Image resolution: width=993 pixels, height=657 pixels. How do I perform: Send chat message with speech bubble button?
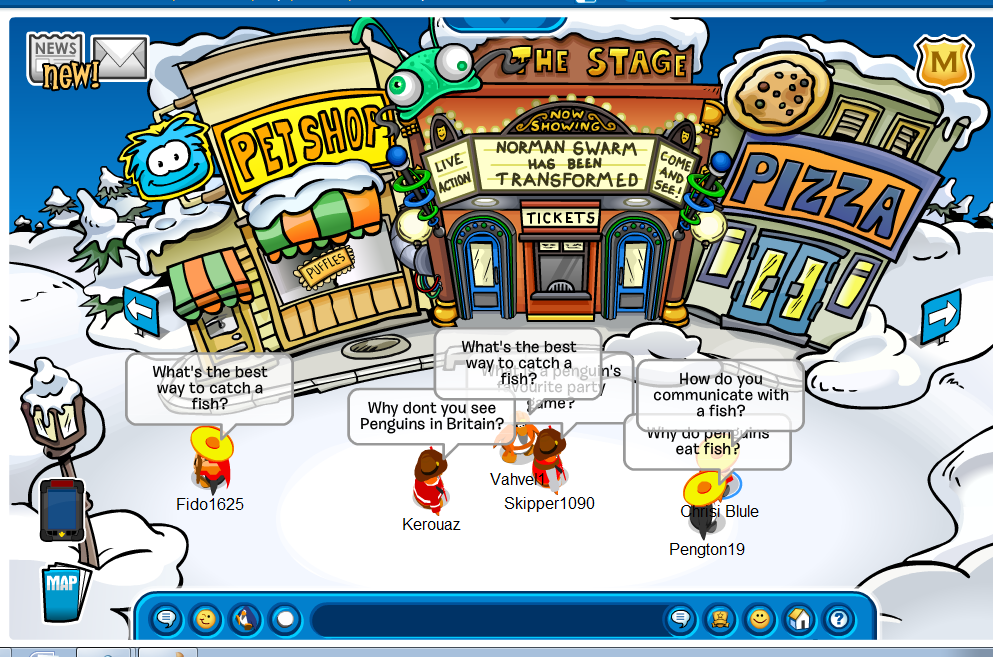681,620
